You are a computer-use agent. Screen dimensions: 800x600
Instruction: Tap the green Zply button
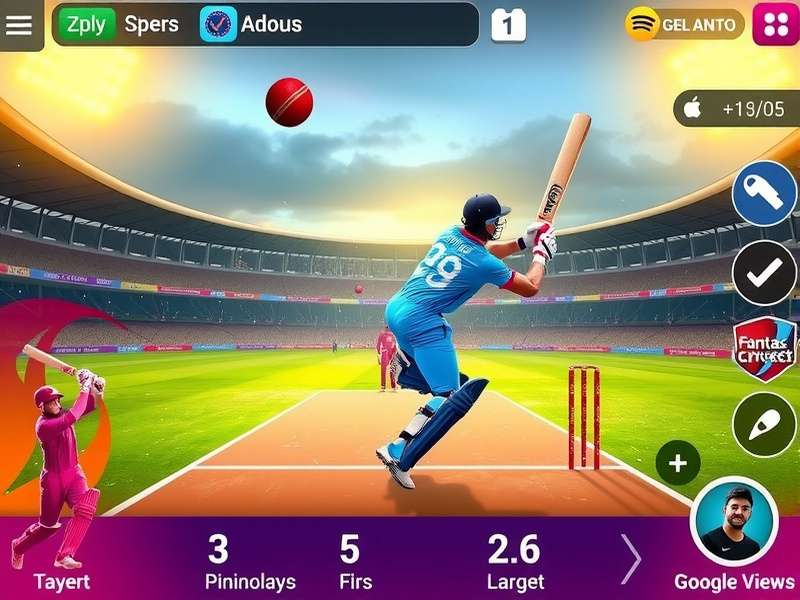tap(86, 24)
